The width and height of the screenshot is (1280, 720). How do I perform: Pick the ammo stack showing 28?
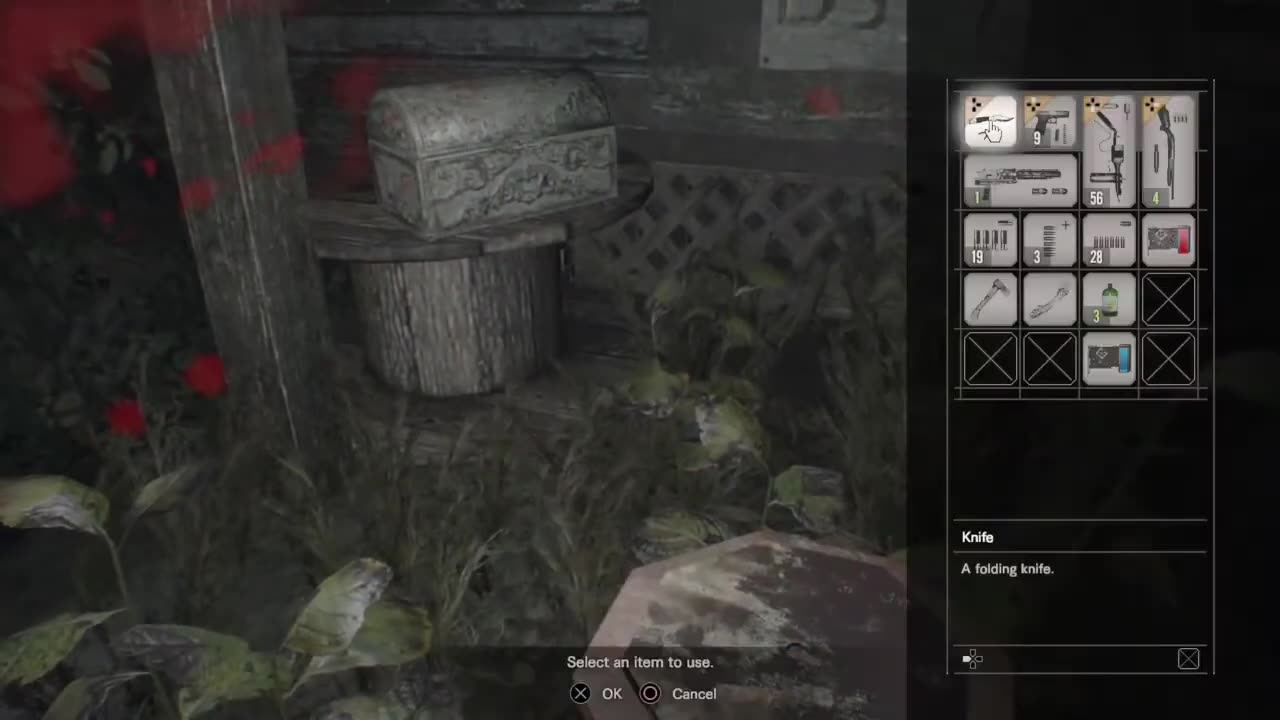1108,240
